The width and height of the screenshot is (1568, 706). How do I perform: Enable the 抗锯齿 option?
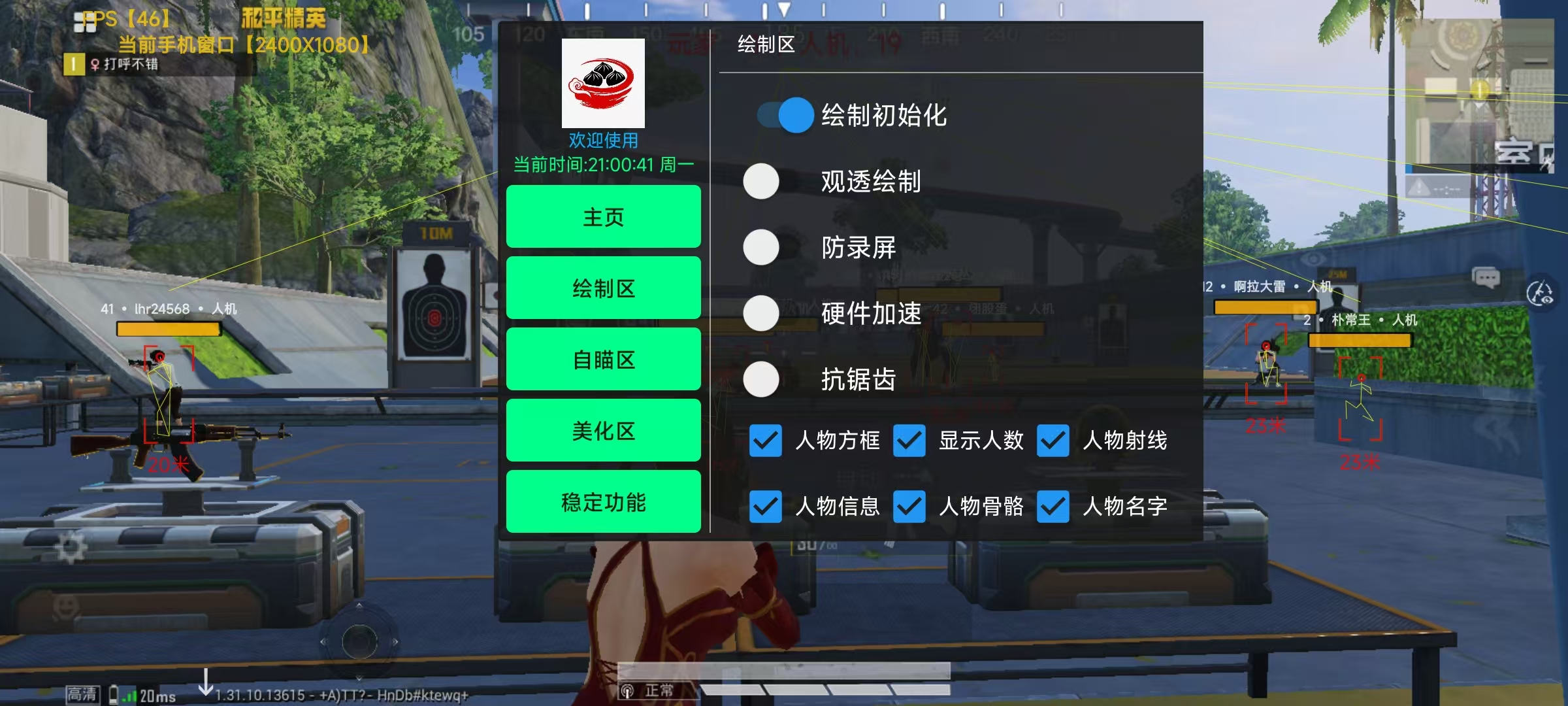coord(760,378)
